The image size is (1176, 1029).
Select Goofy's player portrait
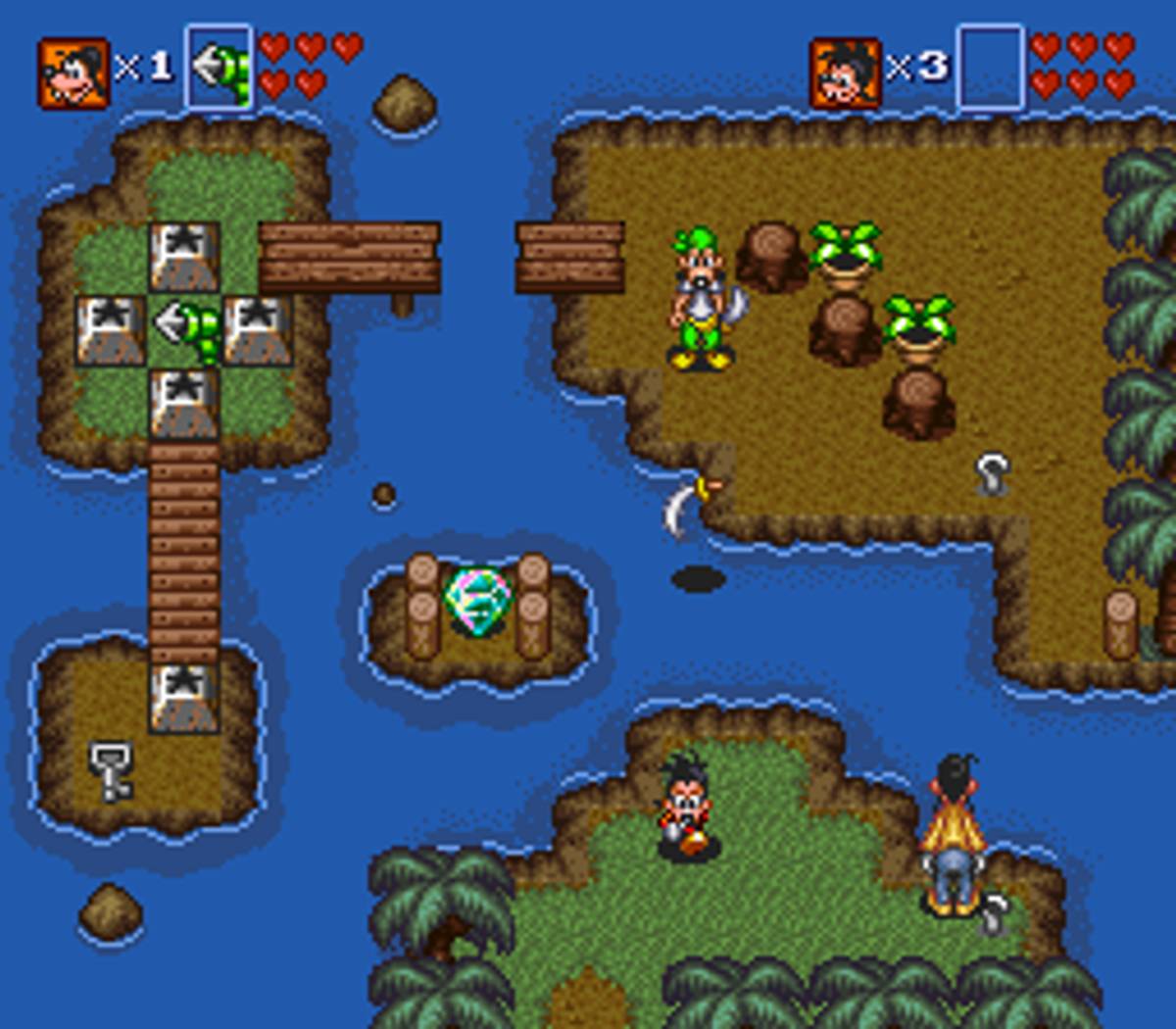[x=73, y=72]
